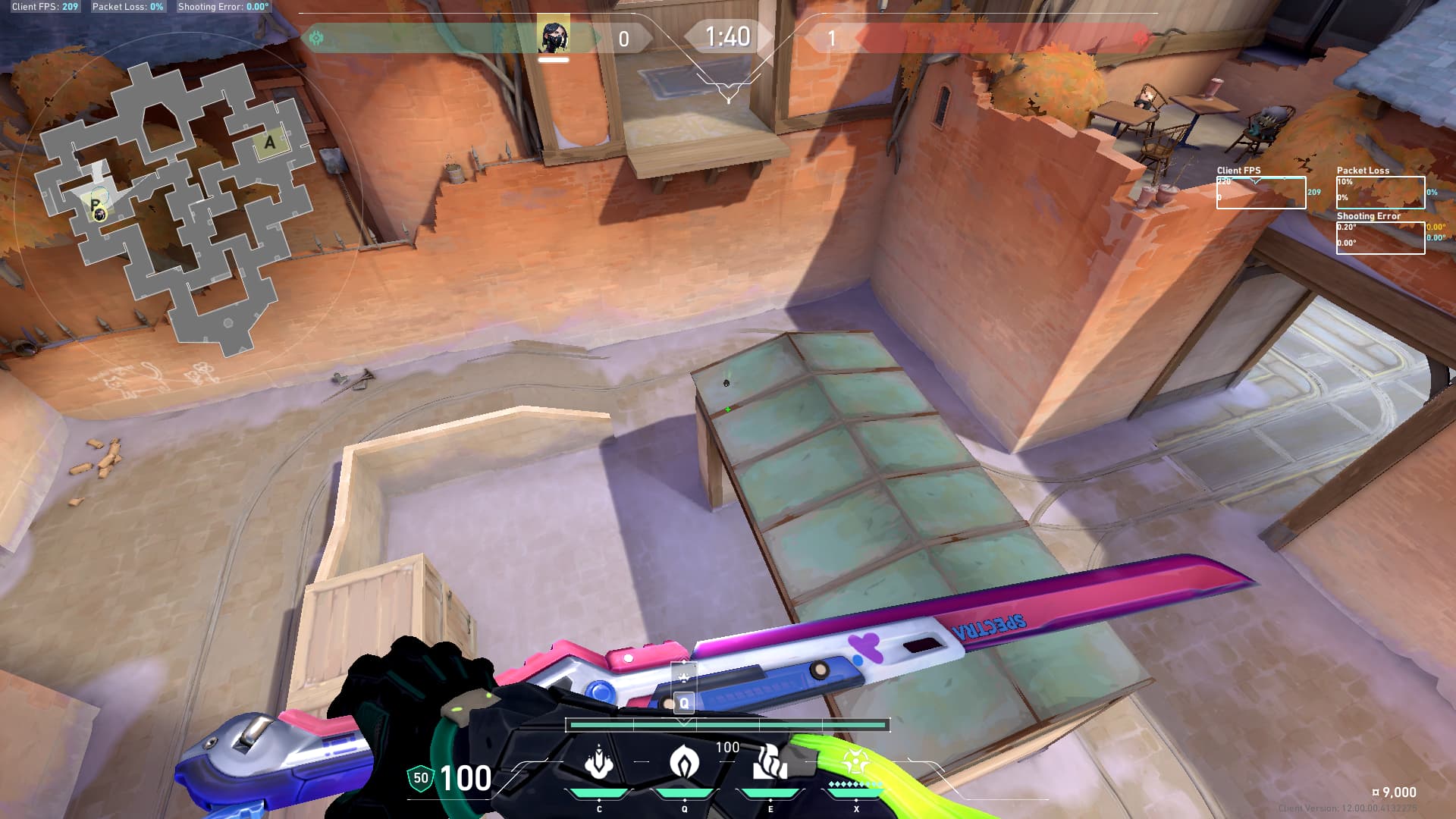The width and height of the screenshot is (1456, 819).
Task: Click the Viper agent portrait on the scoreboard
Action: click(554, 36)
